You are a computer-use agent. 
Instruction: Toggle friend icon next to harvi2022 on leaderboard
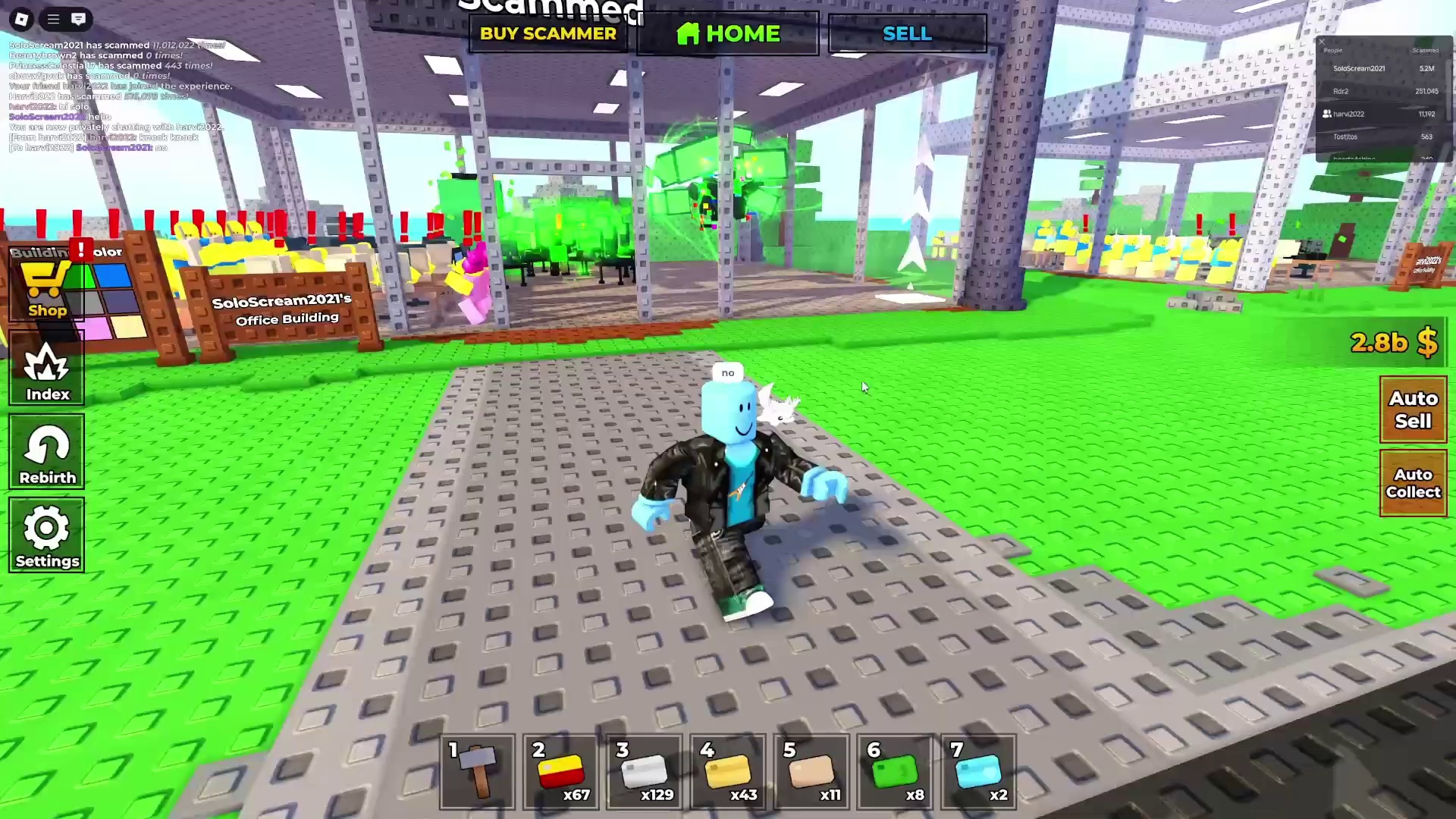click(x=1327, y=114)
